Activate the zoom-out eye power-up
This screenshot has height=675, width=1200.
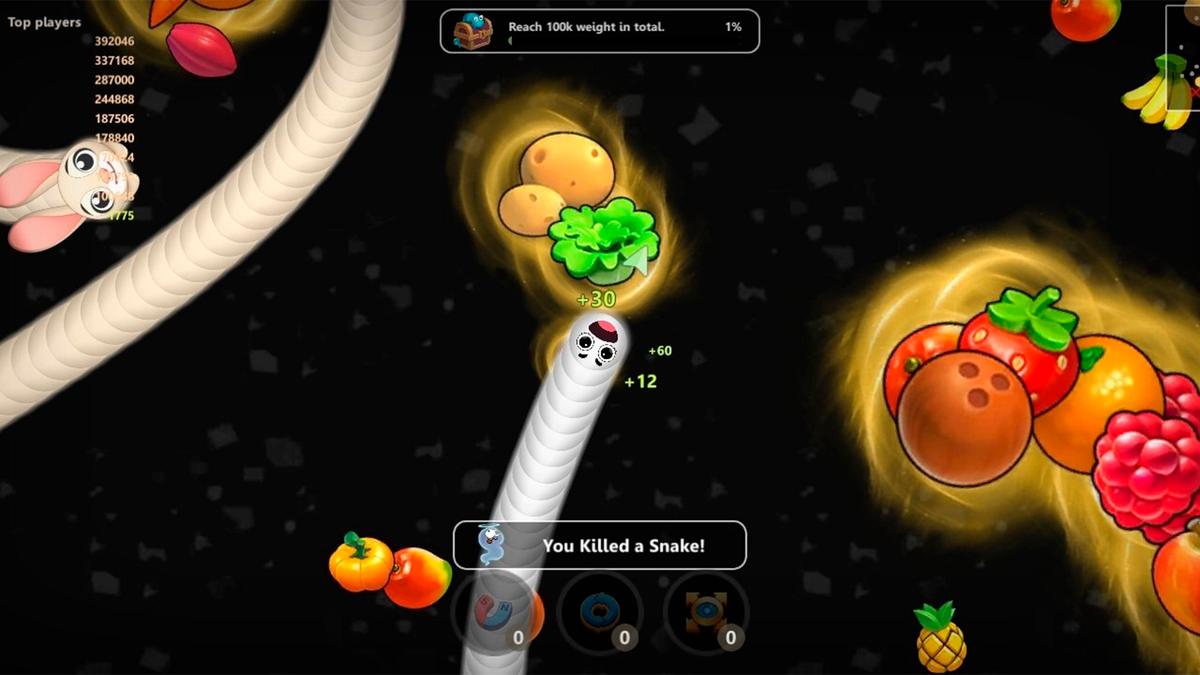(705, 613)
